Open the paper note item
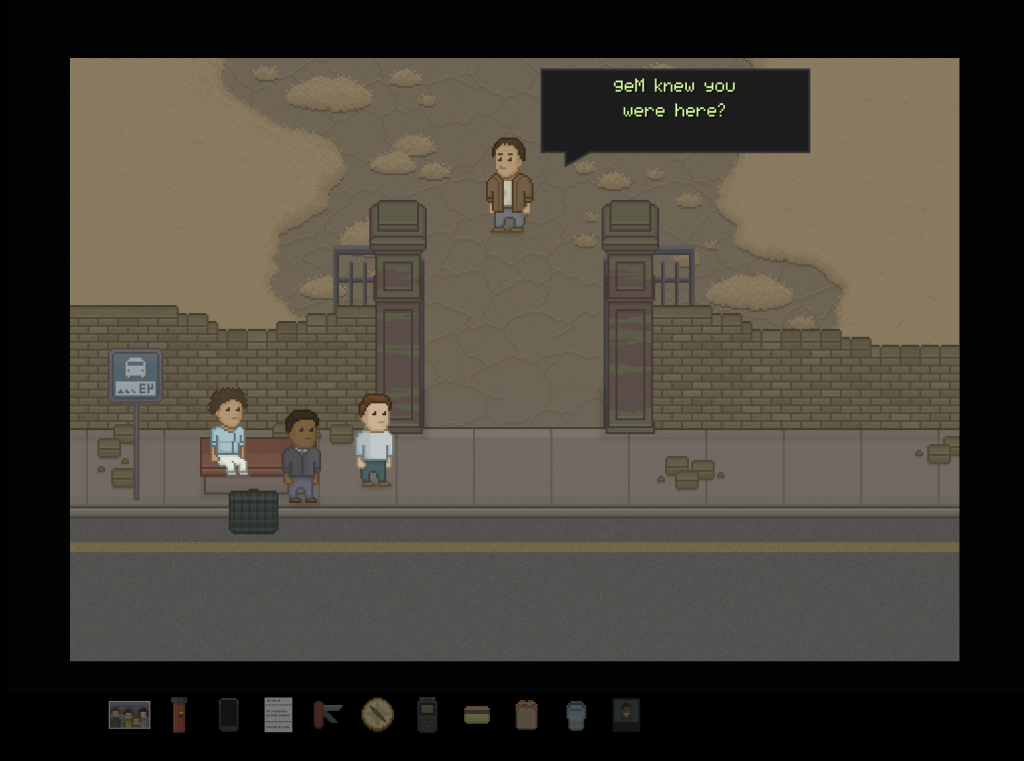1024x761 pixels. click(278, 714)
